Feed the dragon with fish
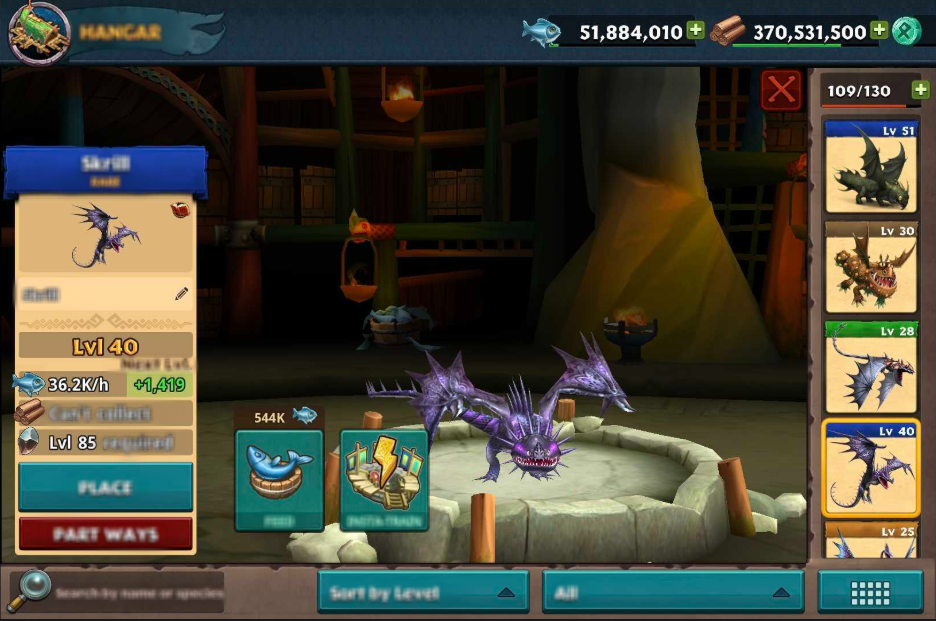Screen dimensions: 936x621 pyautogui.click(x=279, y=480)
